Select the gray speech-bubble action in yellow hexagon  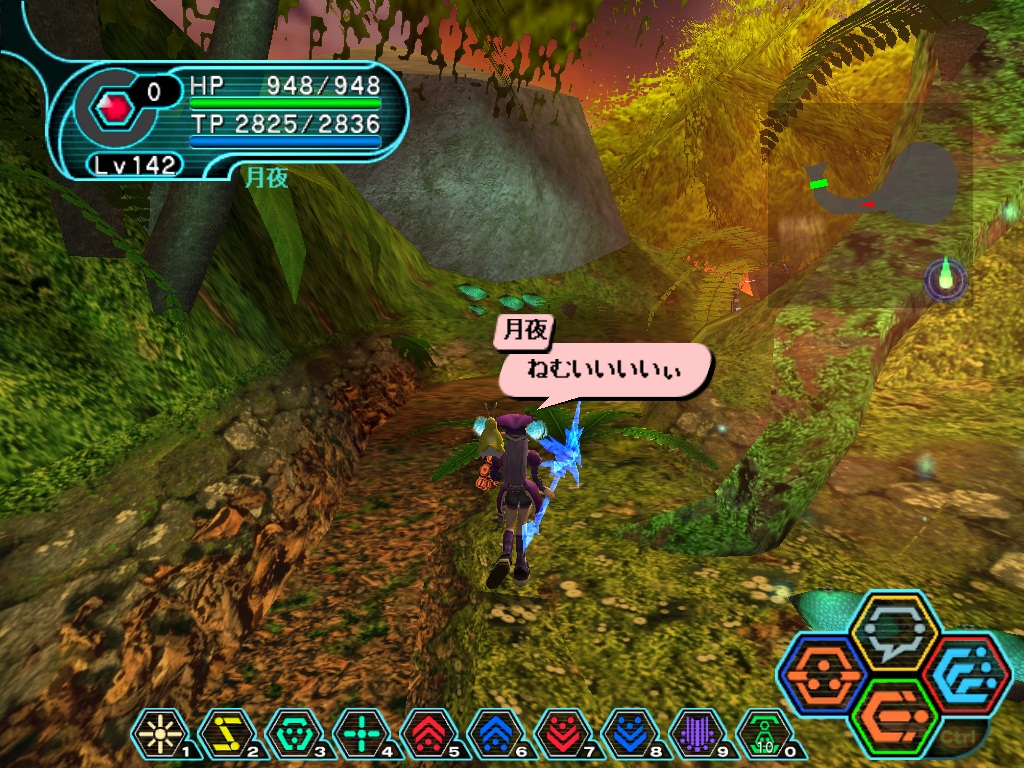click(x=895, y=630)
